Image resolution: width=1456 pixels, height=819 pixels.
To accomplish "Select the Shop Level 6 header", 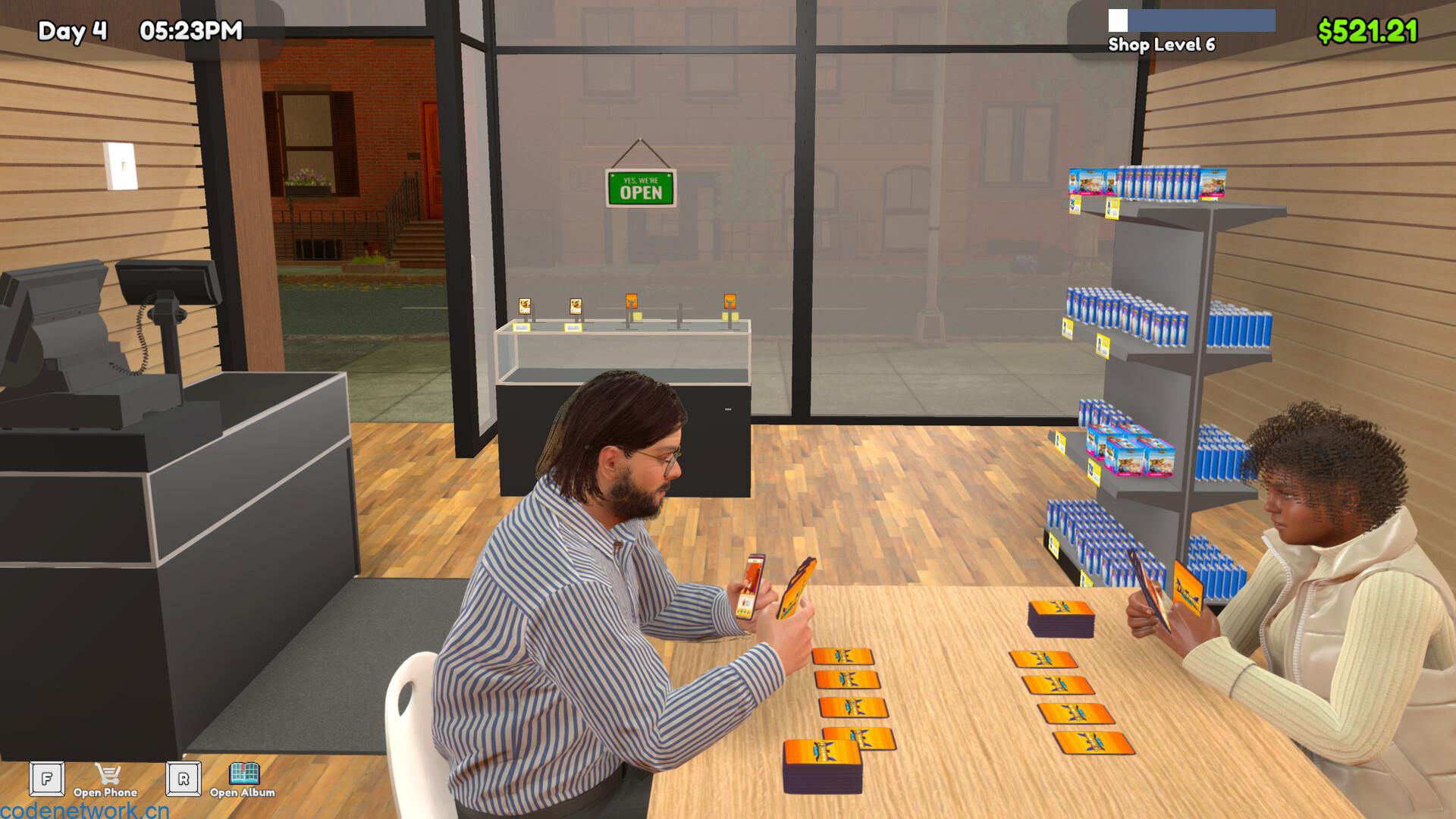I will coord(1163,45).
